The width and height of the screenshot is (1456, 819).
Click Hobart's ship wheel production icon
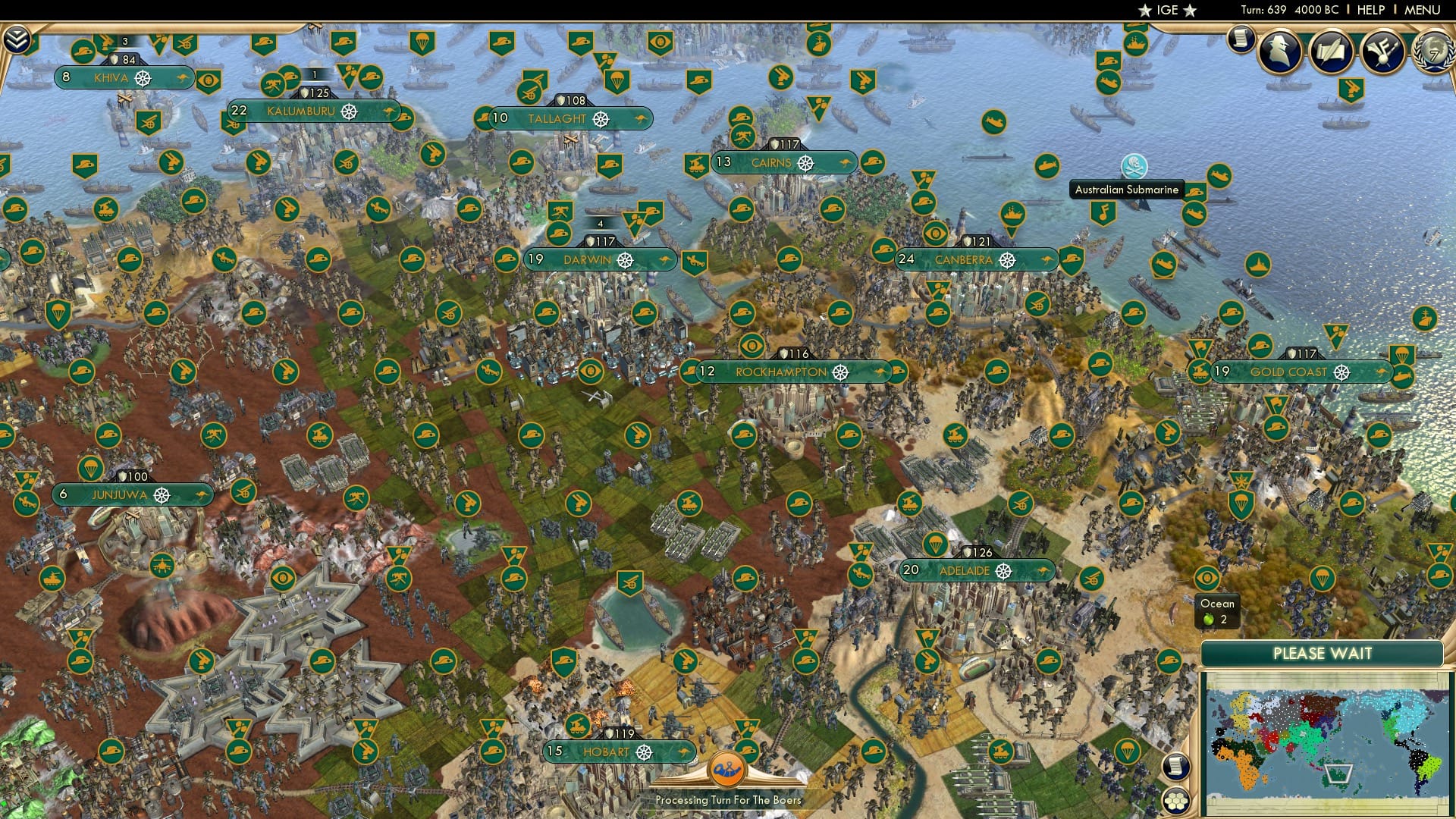[x=645, y=753]
